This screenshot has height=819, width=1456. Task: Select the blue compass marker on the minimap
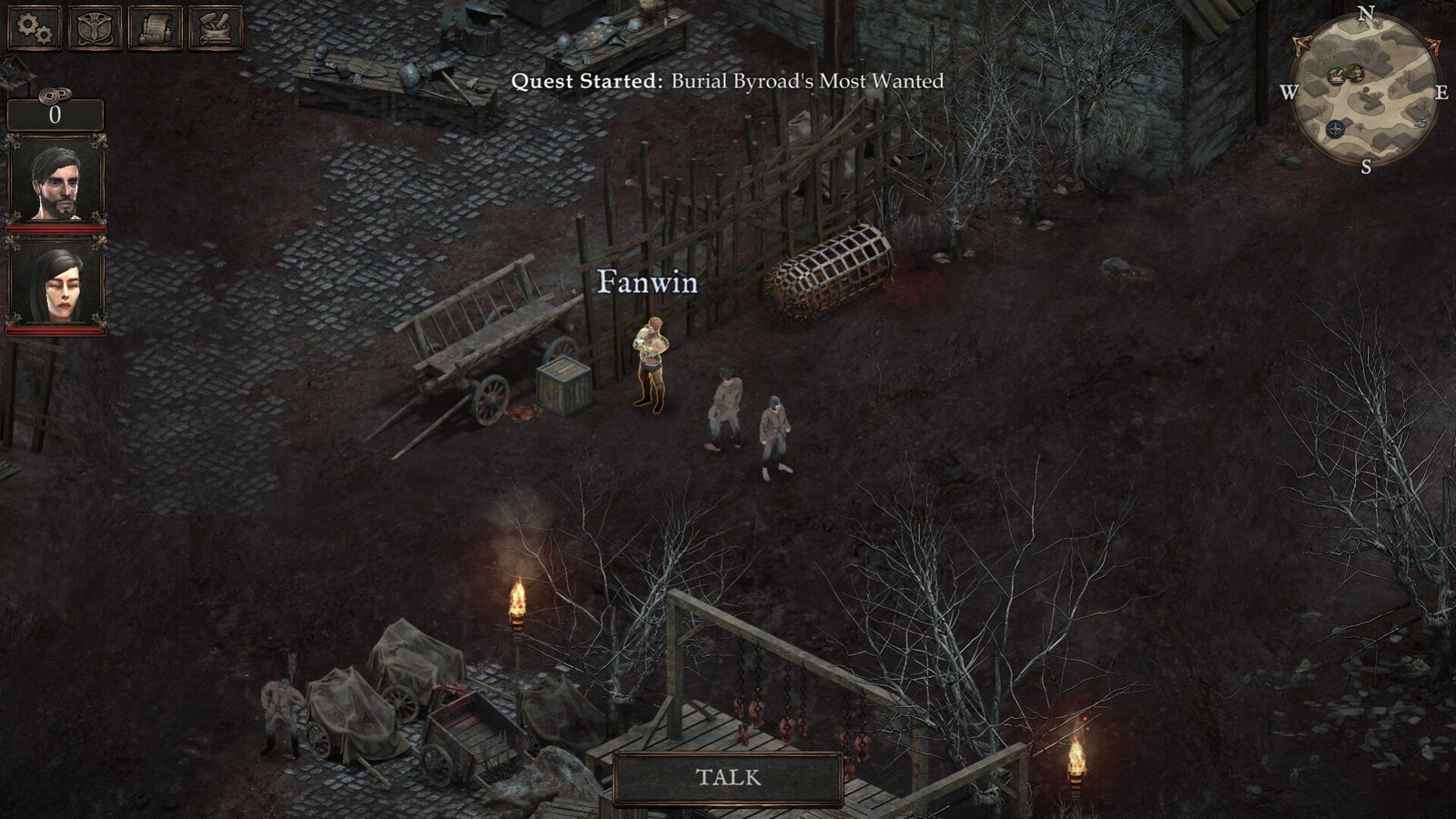pyautogui.click(x=1335, y=128)
